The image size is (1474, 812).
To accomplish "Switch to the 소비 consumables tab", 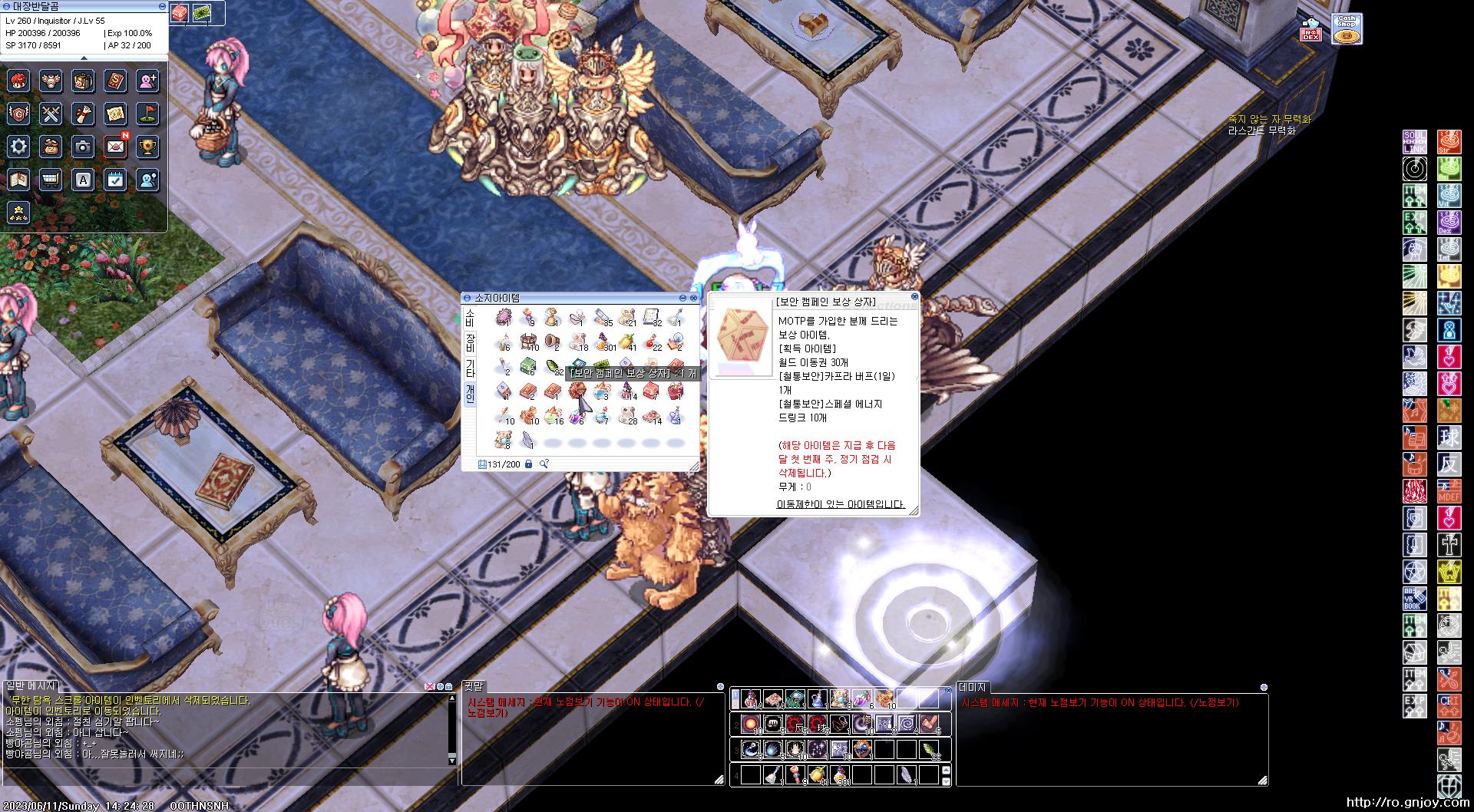I will 470,318.
